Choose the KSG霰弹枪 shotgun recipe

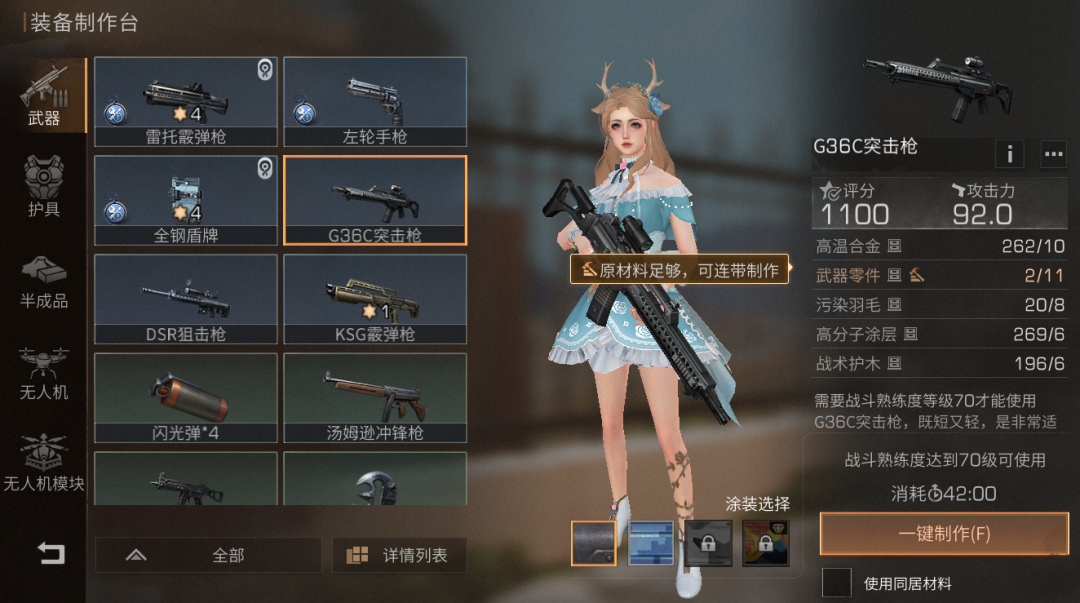[375, 299]
